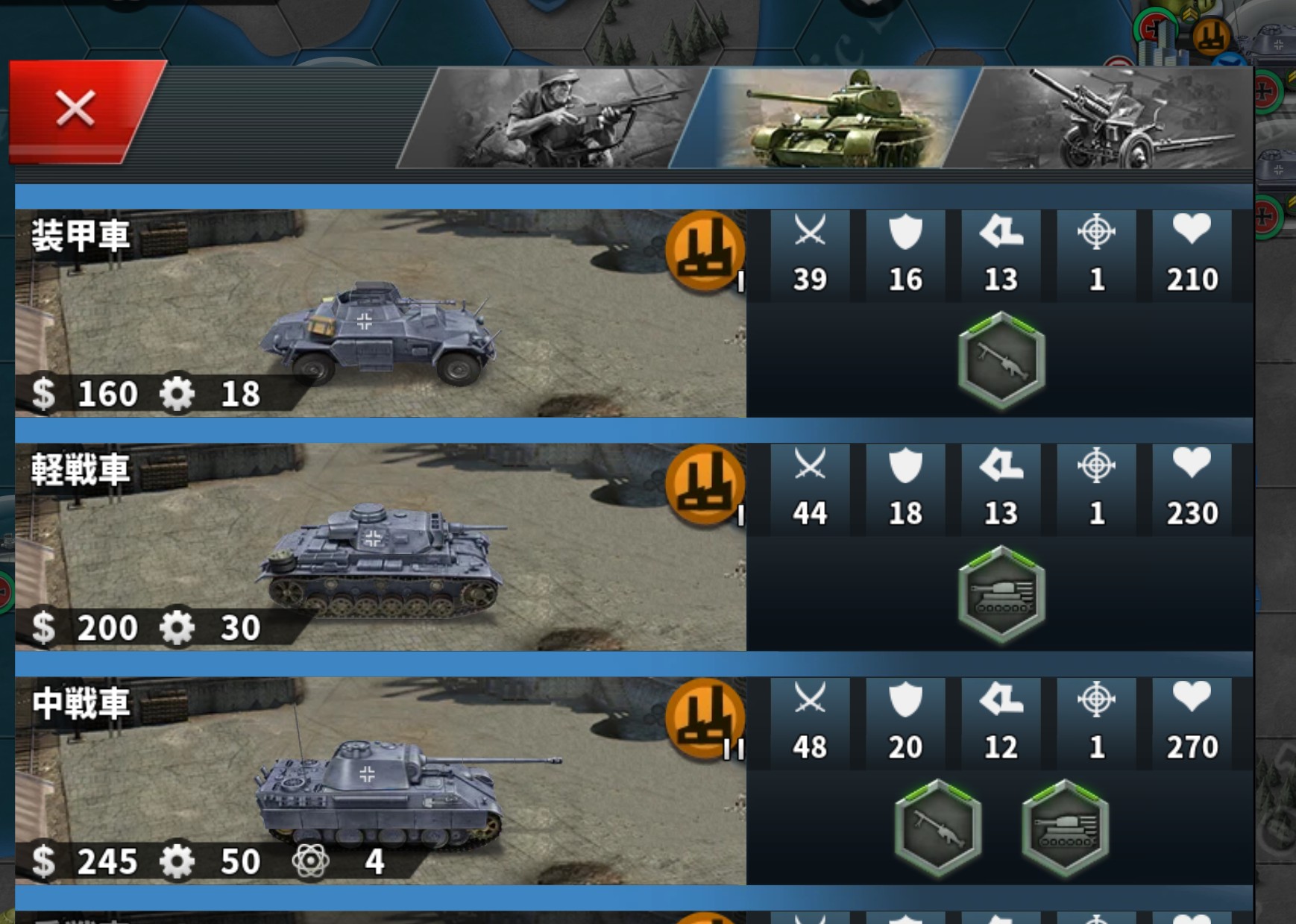Select the tank units tab
This screenshot has width=1296, height=924.
click(x=828, y=119)
